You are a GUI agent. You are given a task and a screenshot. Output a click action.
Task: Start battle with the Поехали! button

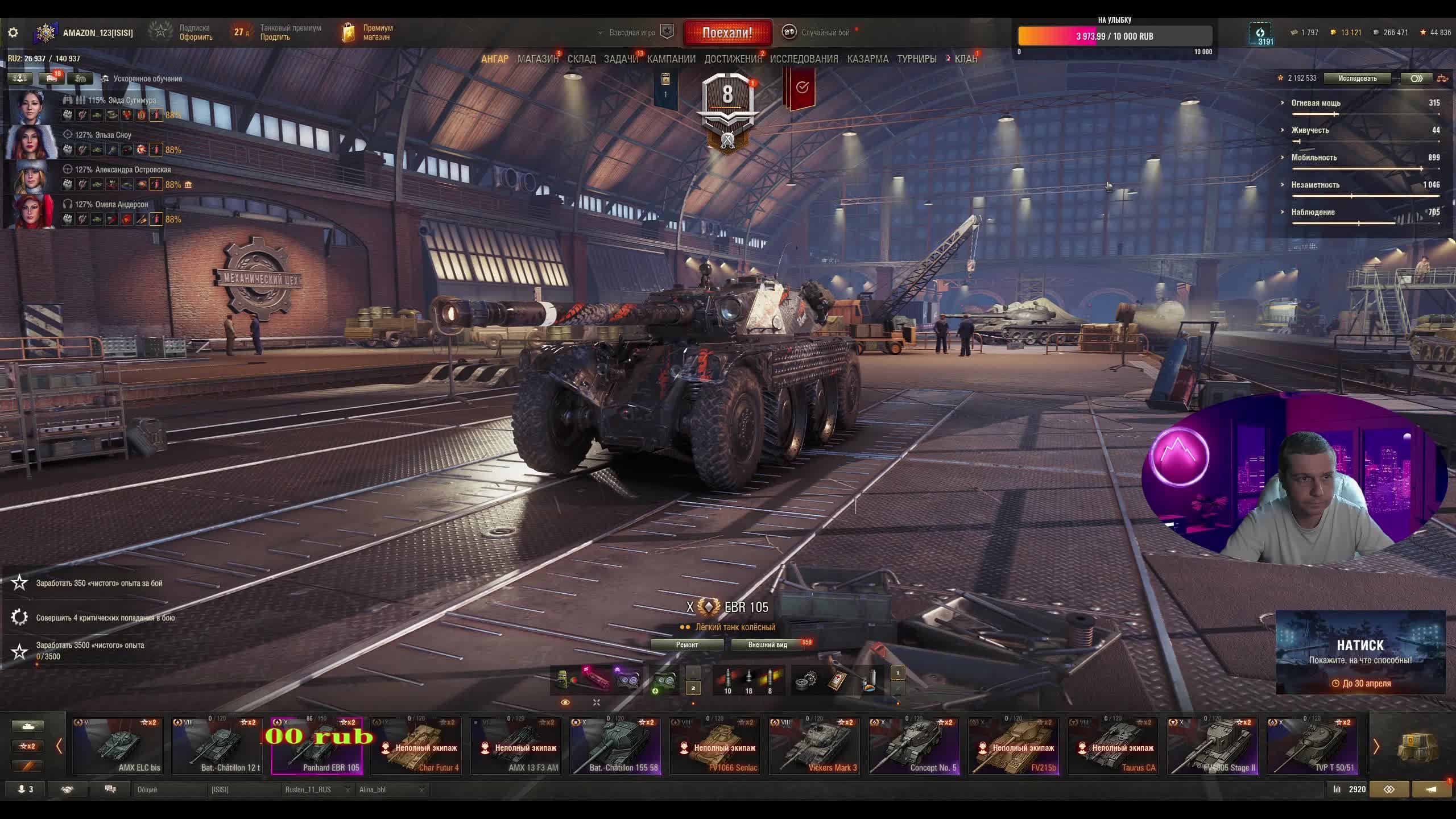click(x=727, y=33)
